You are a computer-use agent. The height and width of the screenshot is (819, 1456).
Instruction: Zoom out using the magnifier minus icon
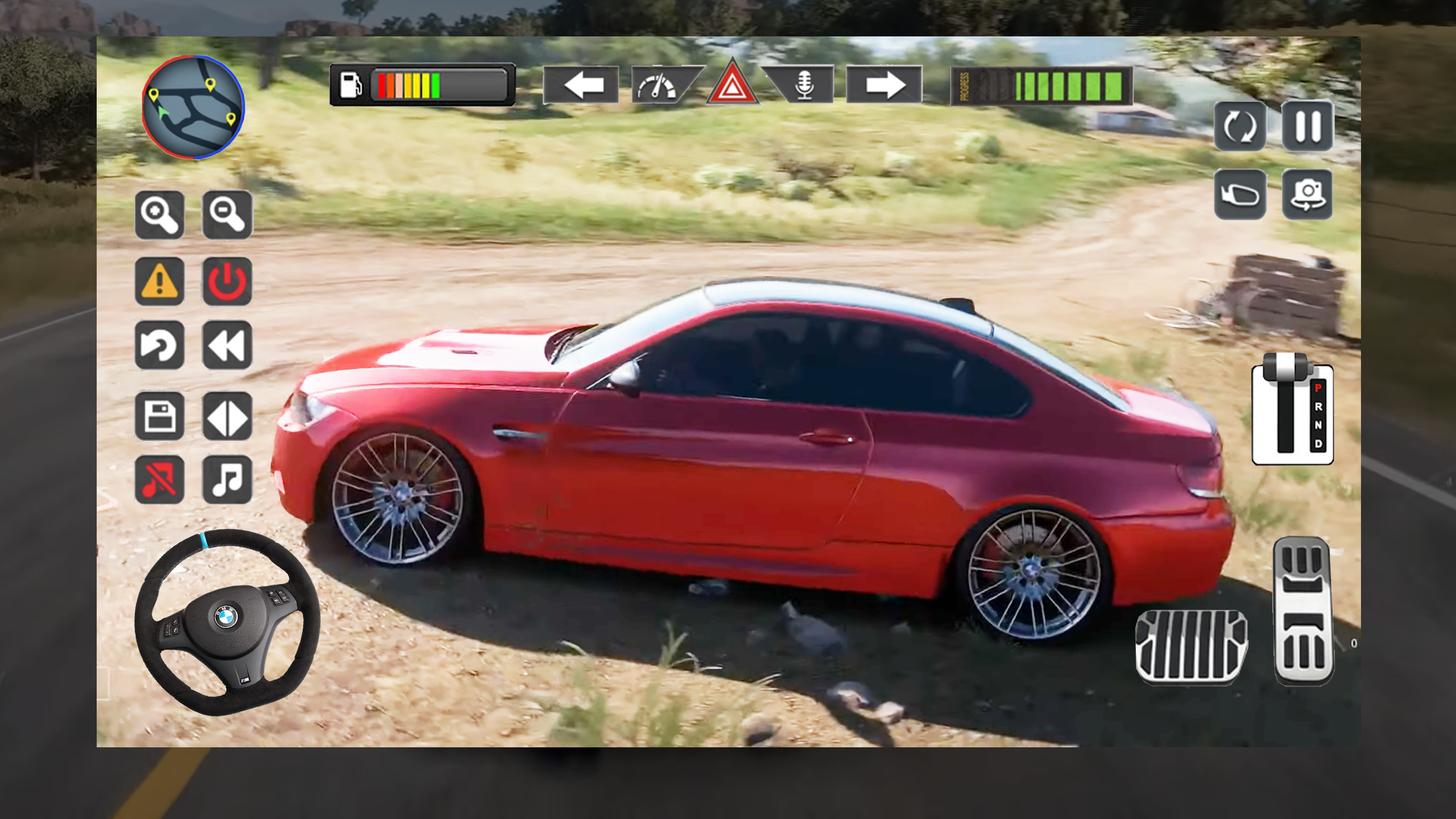(226, 215)
